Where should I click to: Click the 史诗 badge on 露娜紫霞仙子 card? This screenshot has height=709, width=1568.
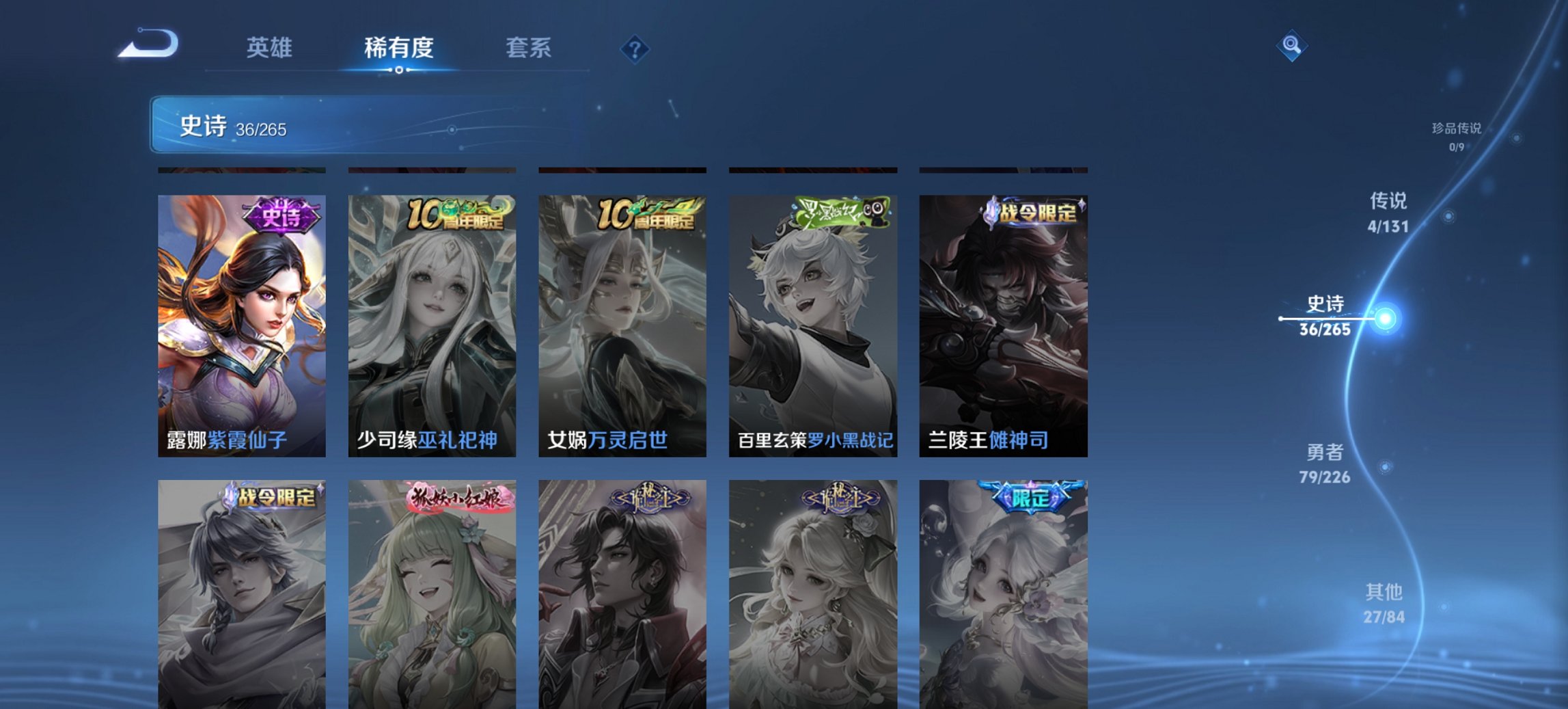point(282,216)
